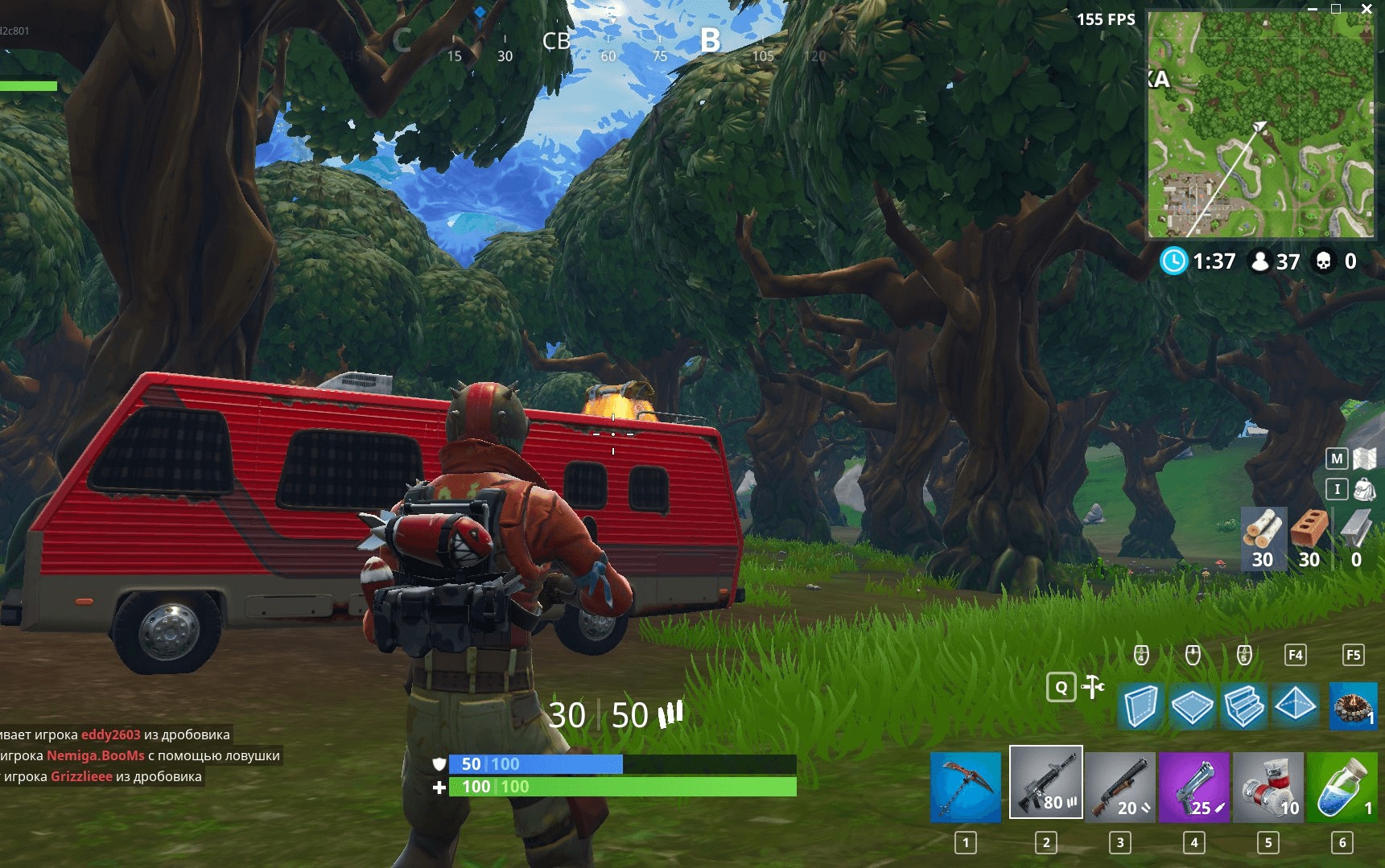
Task: Select the purple pistol in slot 4
Action: point(1196,784)
